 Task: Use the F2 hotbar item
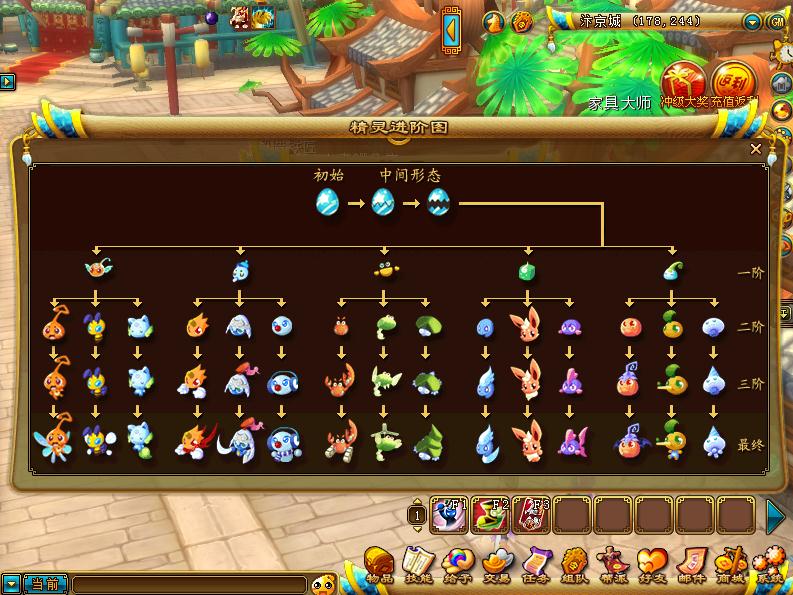click(x=490, y=515)
